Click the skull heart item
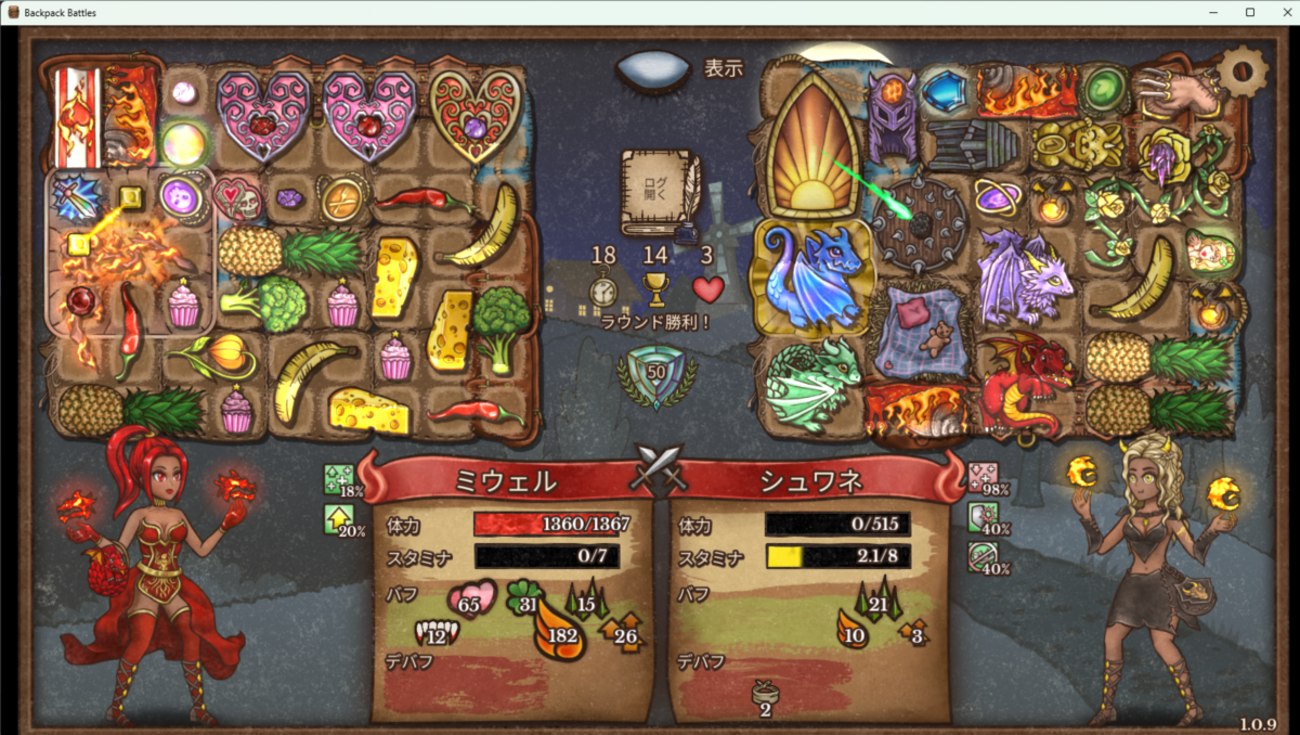Screen dimensions: 1300x735 point(238,199)
